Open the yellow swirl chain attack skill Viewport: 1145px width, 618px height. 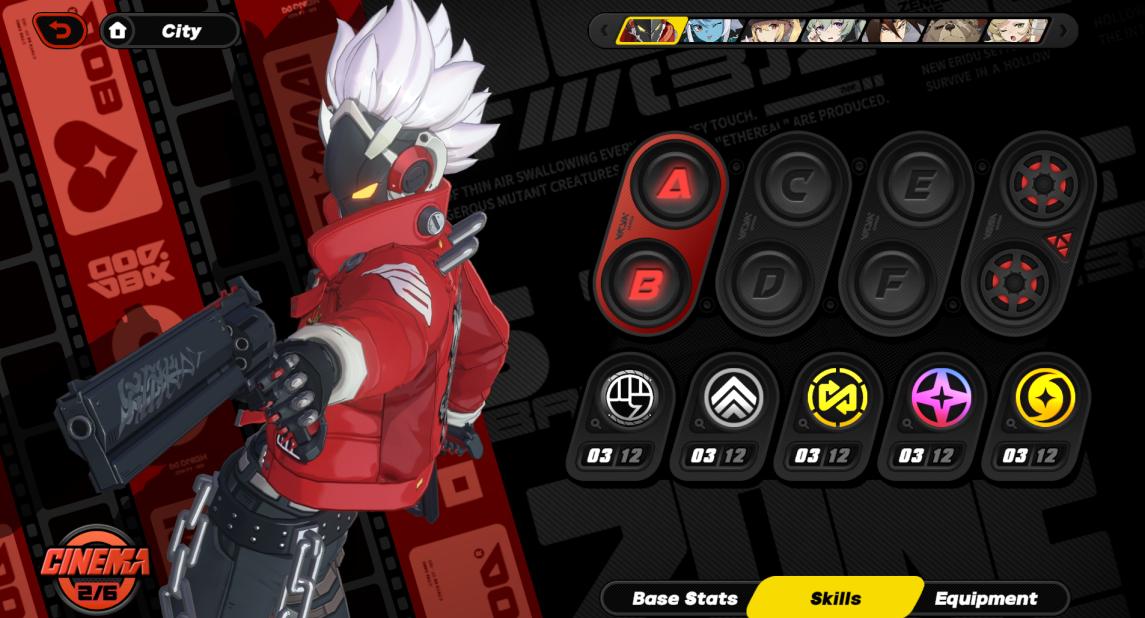(1045, 397)
